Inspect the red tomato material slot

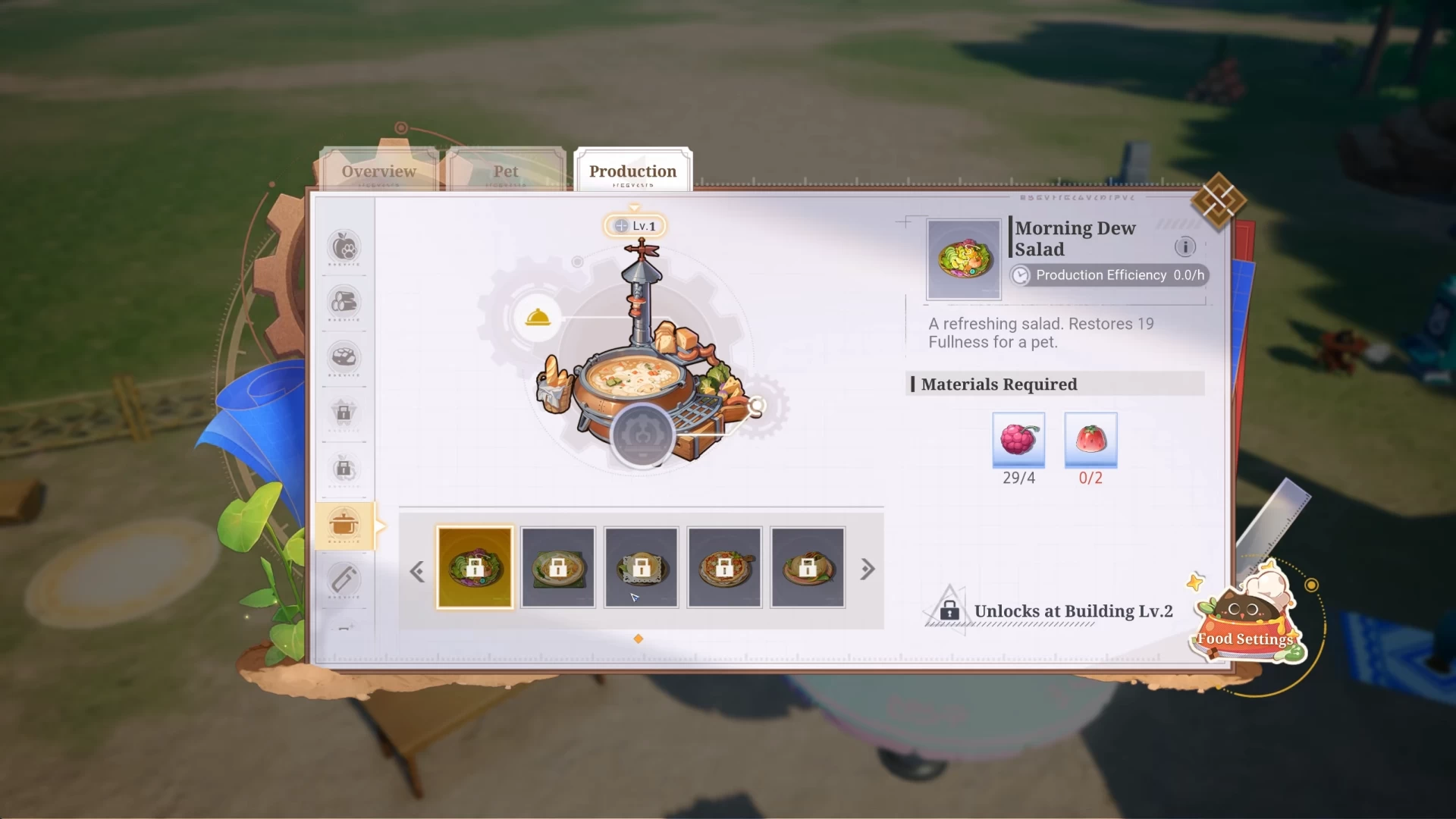[1090, 439]
